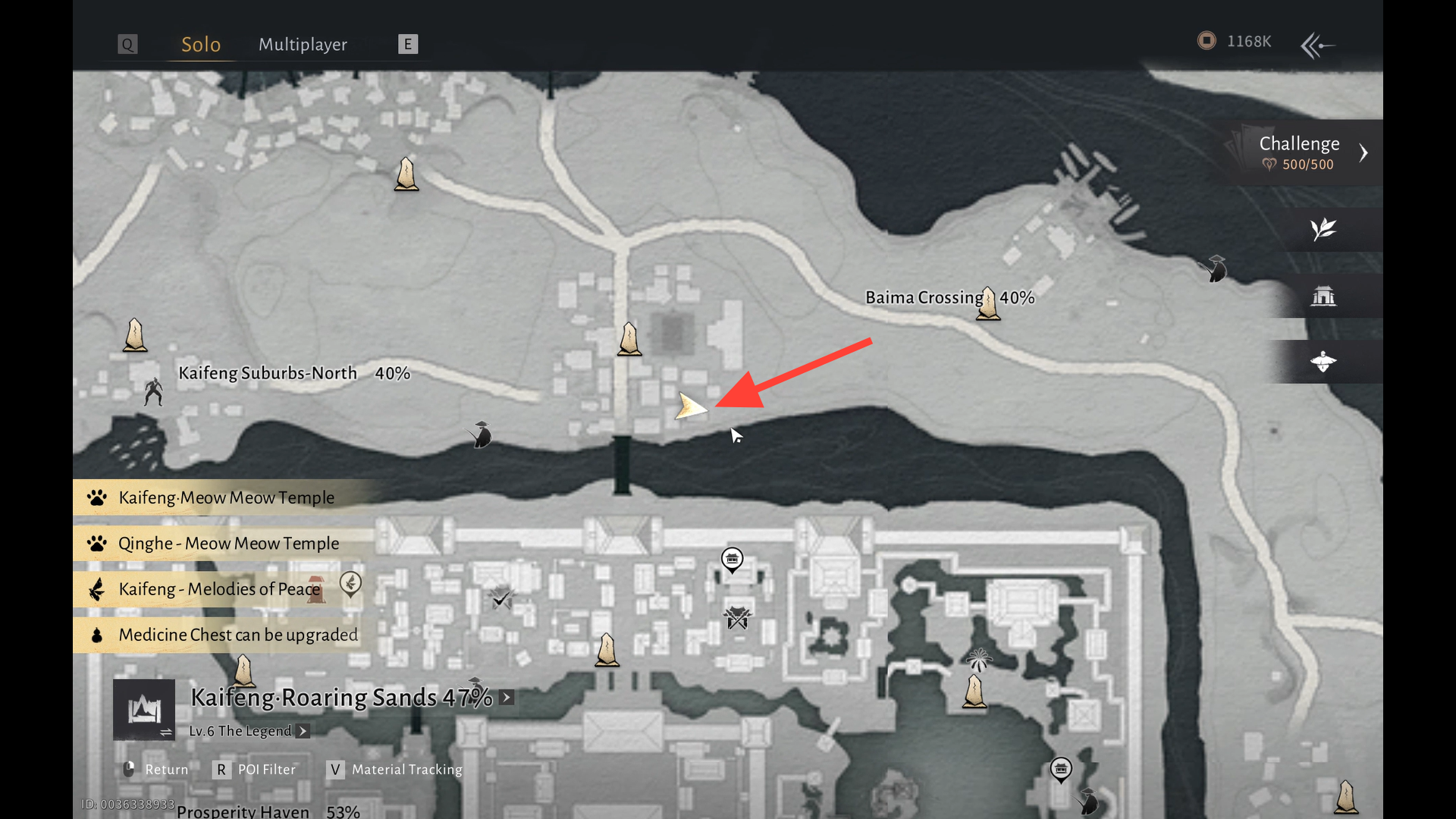Click the martial artist marker near Kaifeng Suburbs-North
Image resolution: width=1456 pixels, height=819 pixels.
click(154, 391)
